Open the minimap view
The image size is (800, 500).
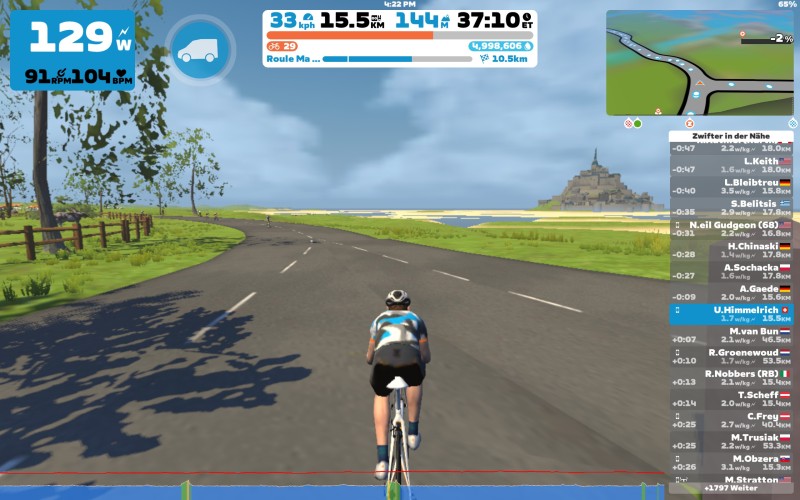click(x=699, y=63)
